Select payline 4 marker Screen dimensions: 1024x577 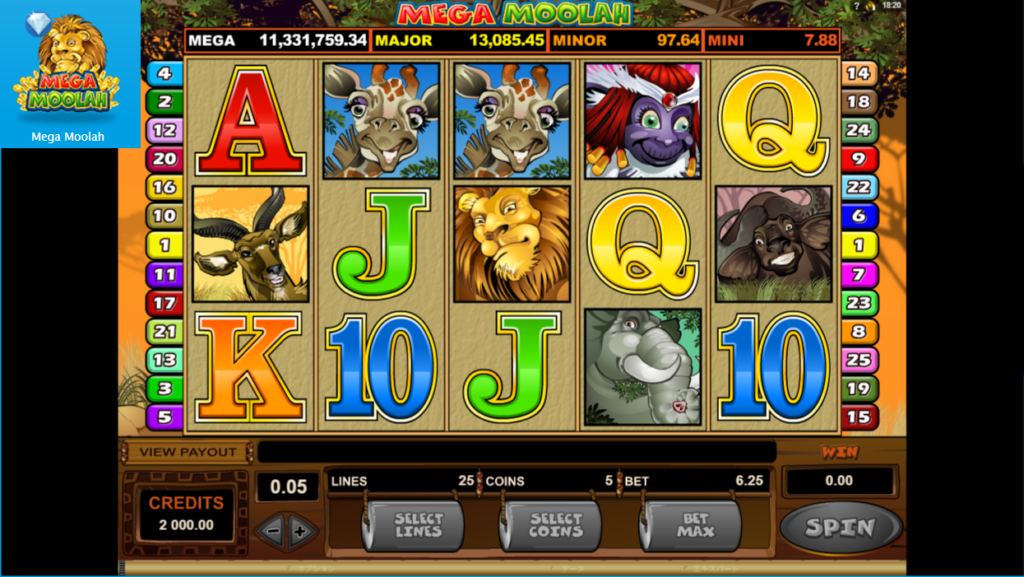[164, 73]
